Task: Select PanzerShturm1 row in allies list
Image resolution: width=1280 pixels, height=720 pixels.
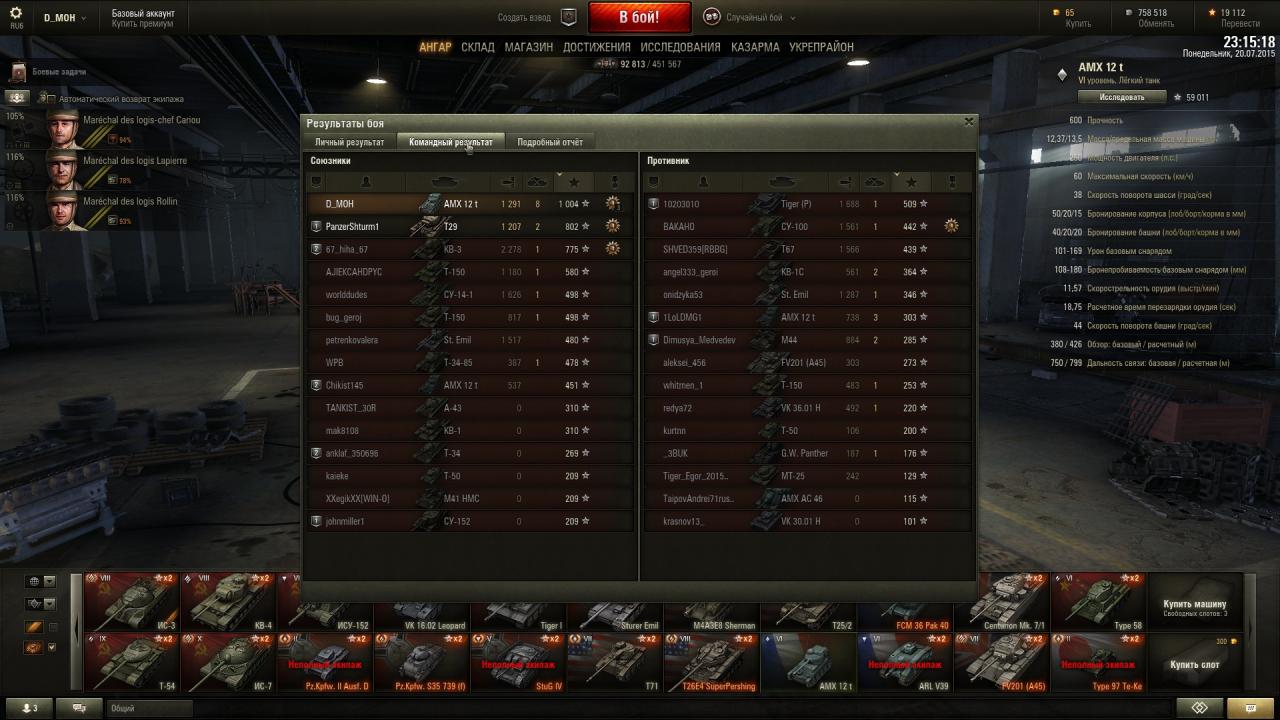Action: coord(352,227)
